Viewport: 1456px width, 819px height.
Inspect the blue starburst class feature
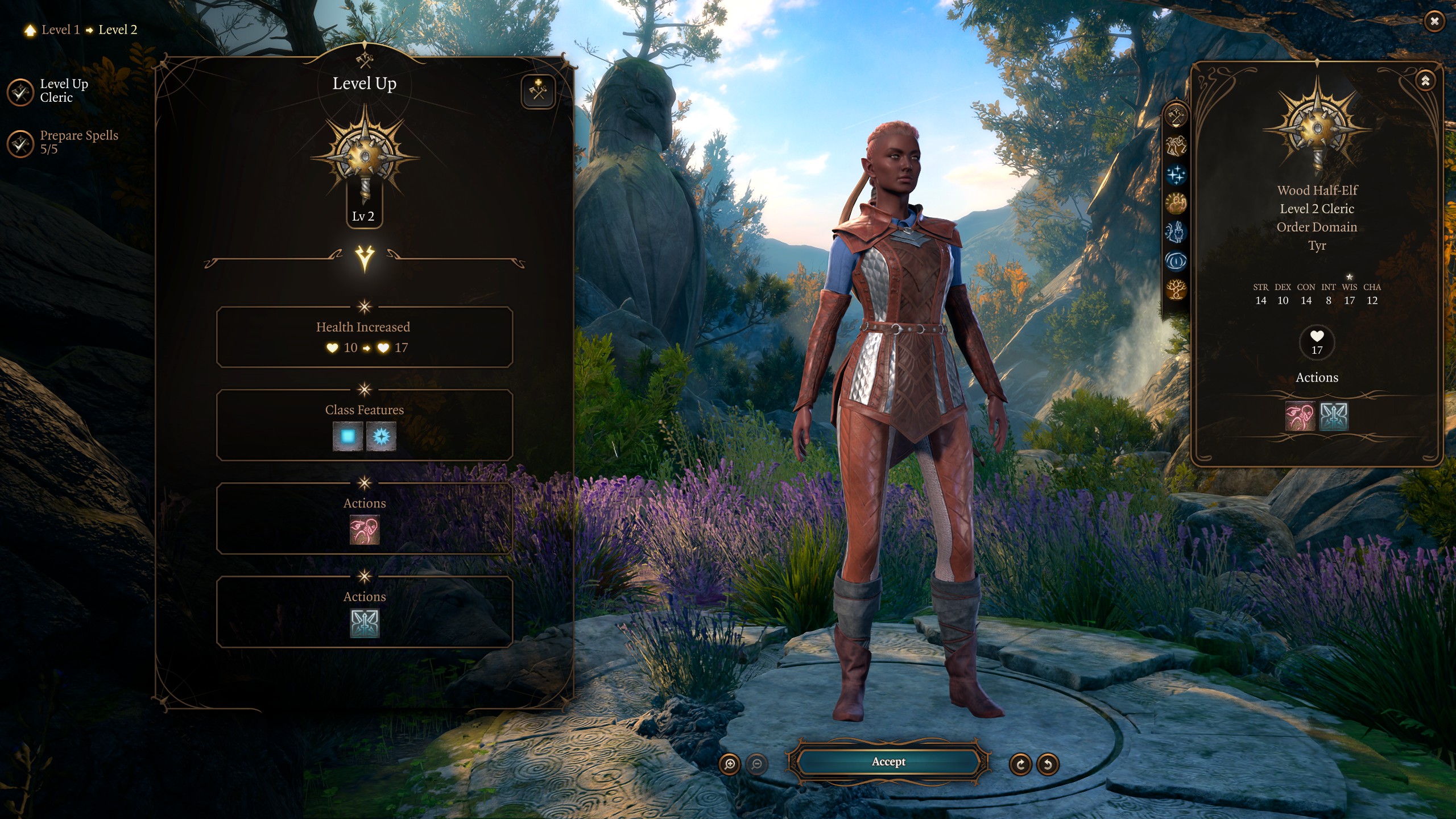click(x=381, y=437)
